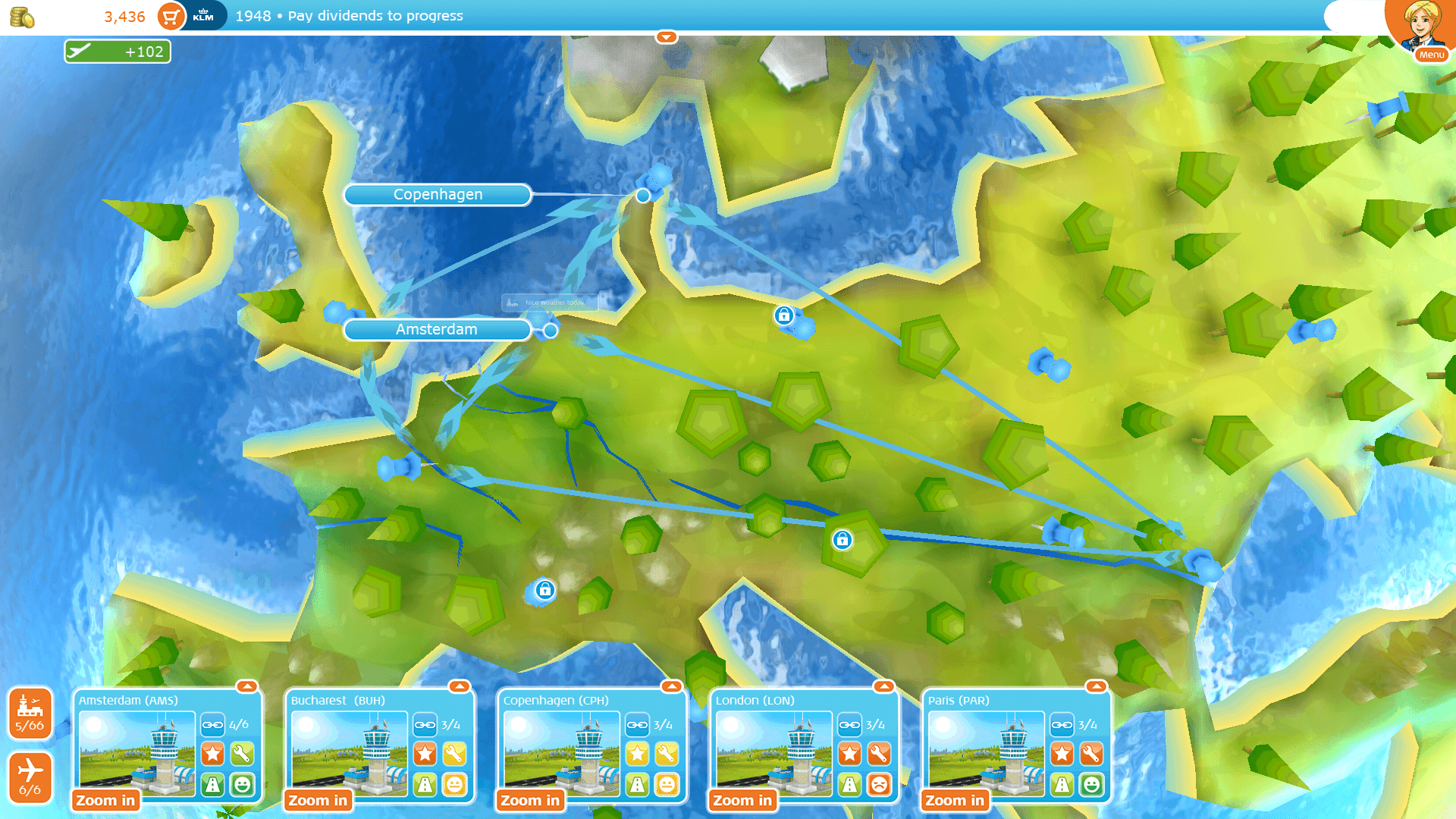Zoom in on Amsterdam (AMS) airport

[105, 800]
